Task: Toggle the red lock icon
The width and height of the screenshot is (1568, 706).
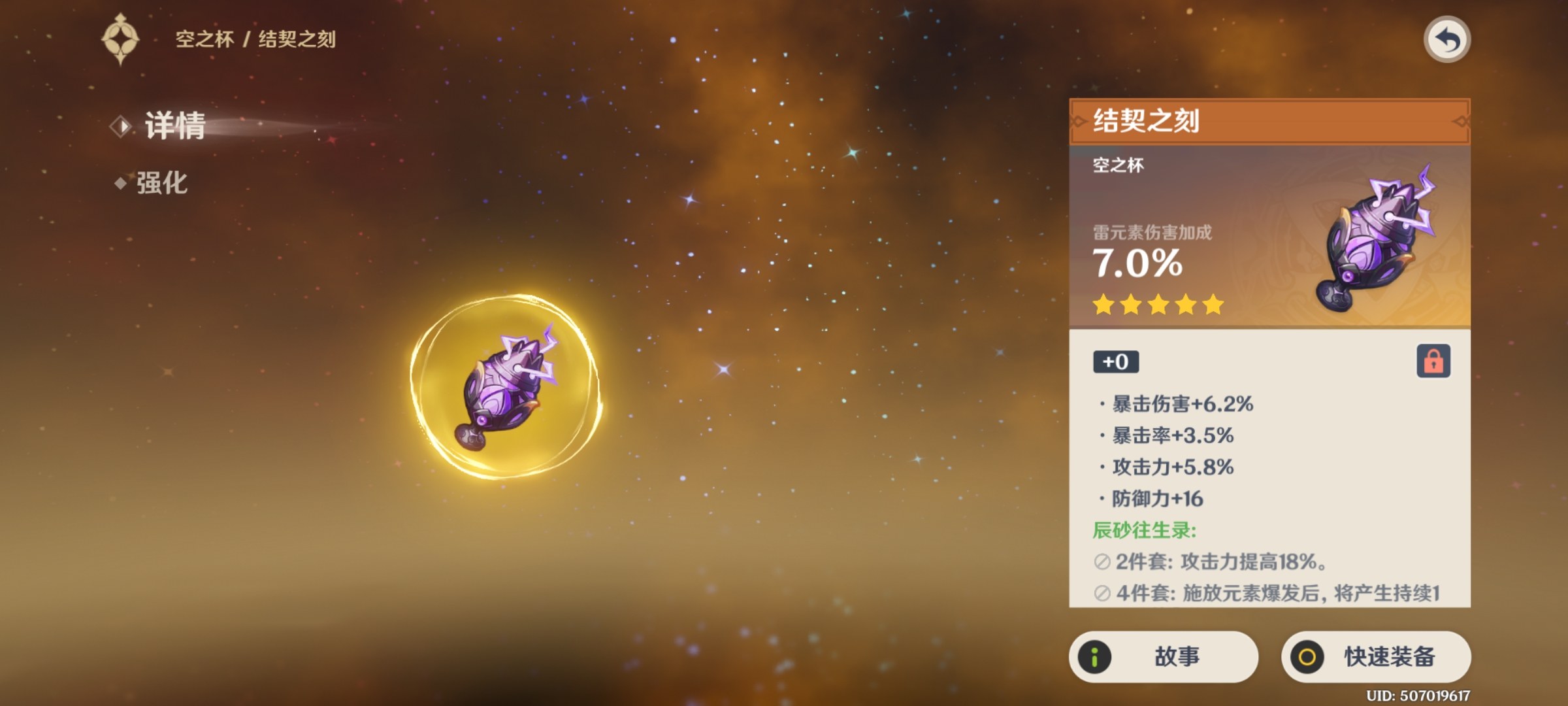Action: (x=1433, y=361)
